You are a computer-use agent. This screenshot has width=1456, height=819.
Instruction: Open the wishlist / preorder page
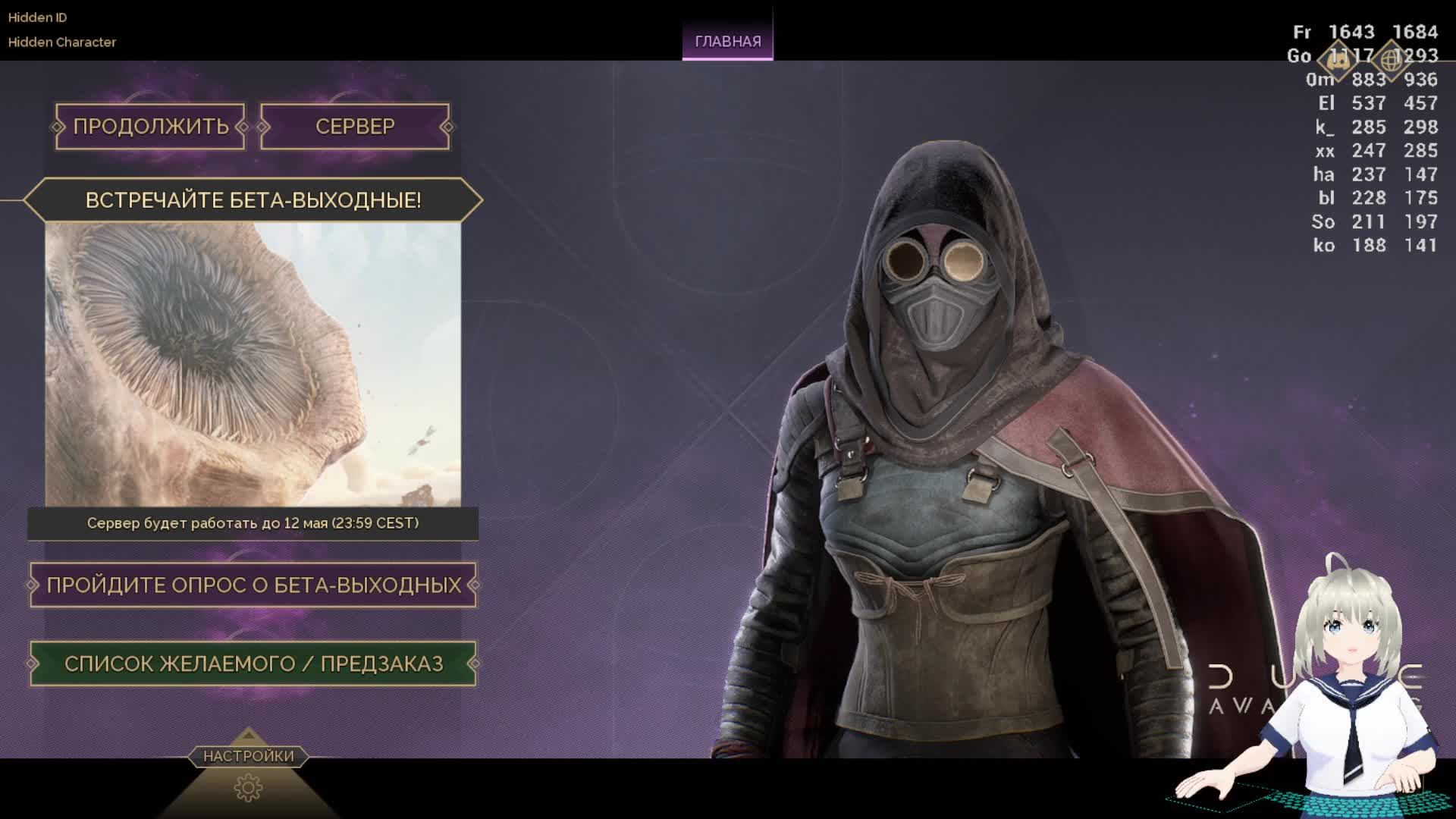(253, 664)
